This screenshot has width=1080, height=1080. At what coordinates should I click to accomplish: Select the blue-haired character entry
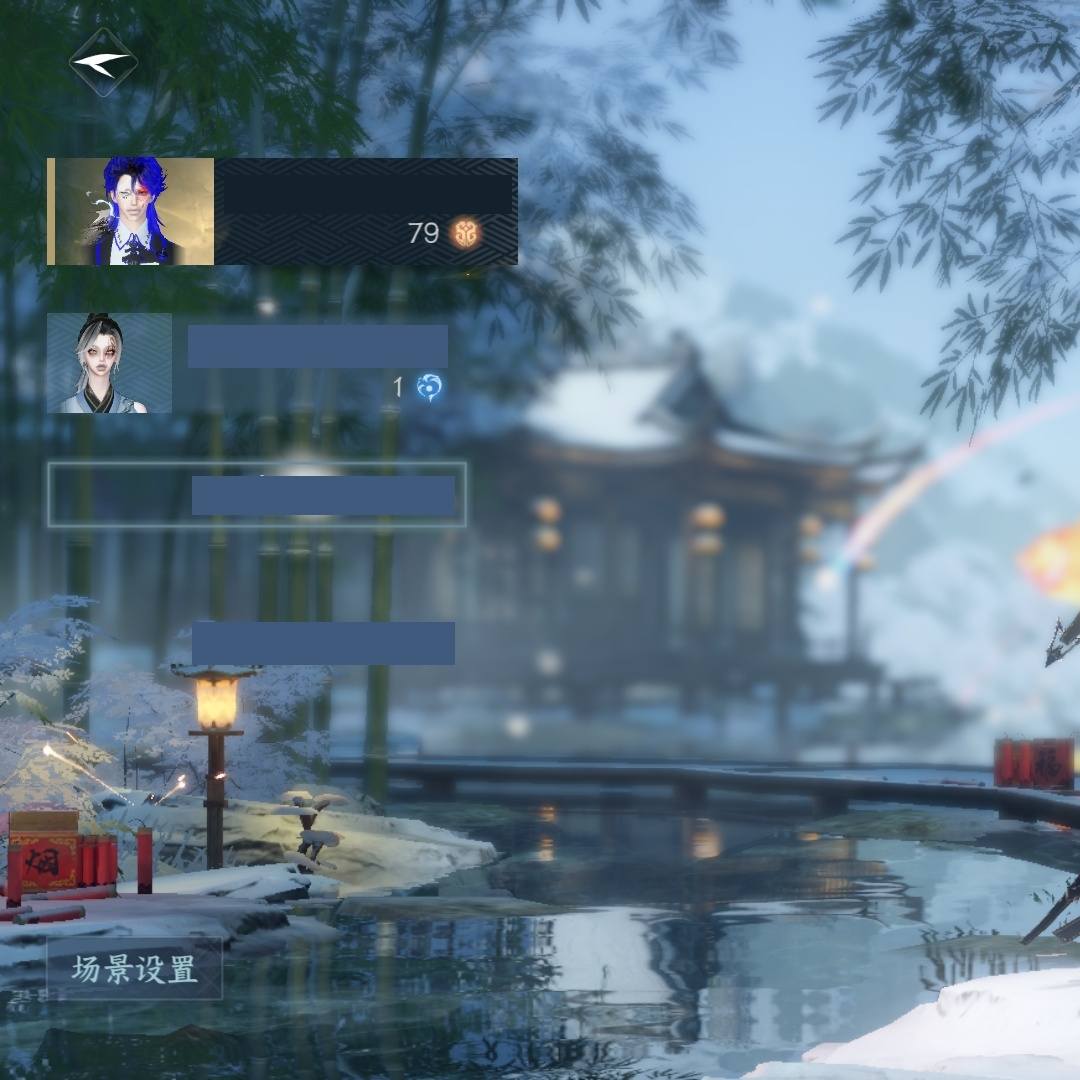(x=281, y=211)
